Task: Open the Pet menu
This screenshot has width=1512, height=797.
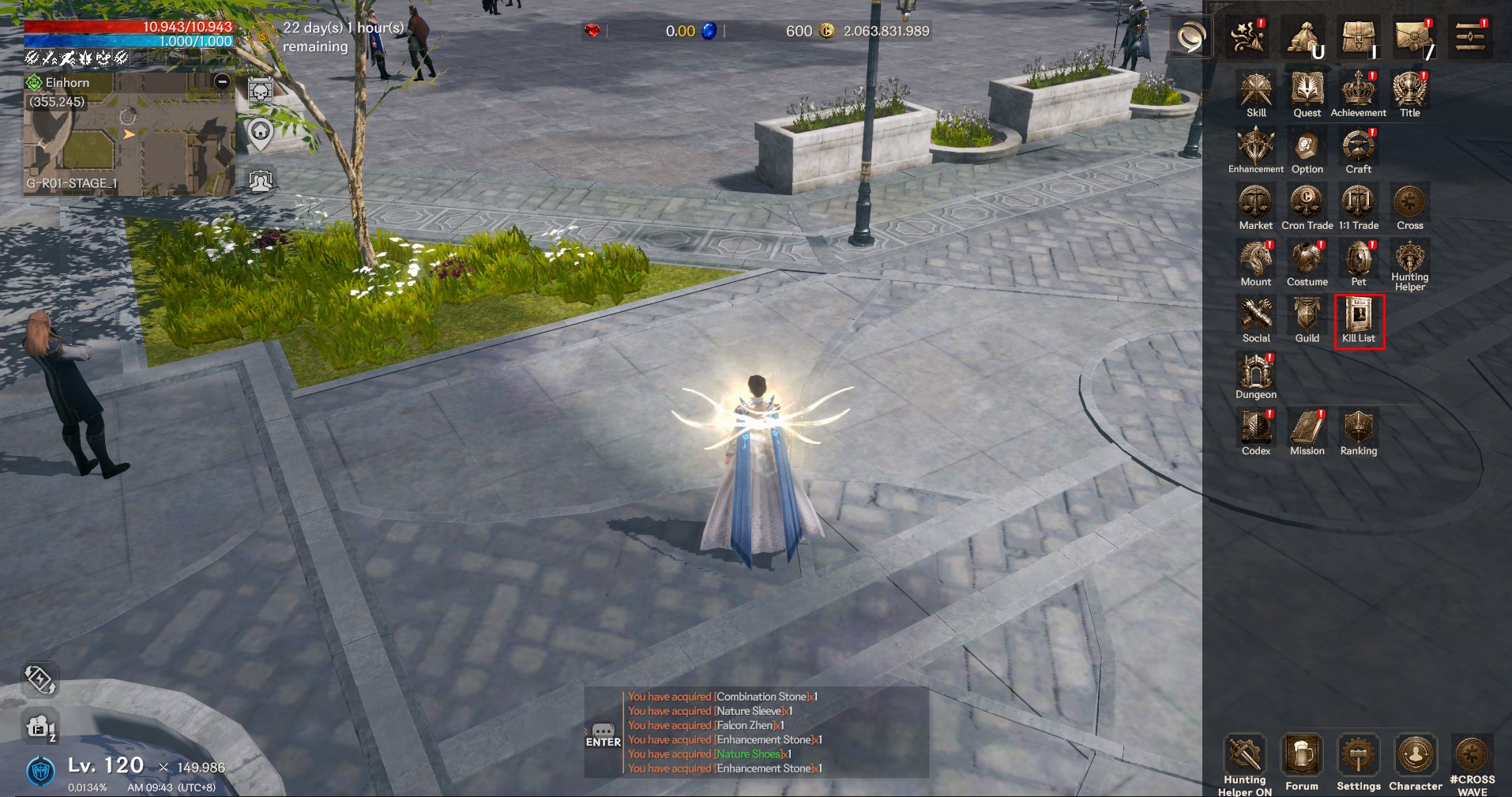Action: [x=1358, y=260]
